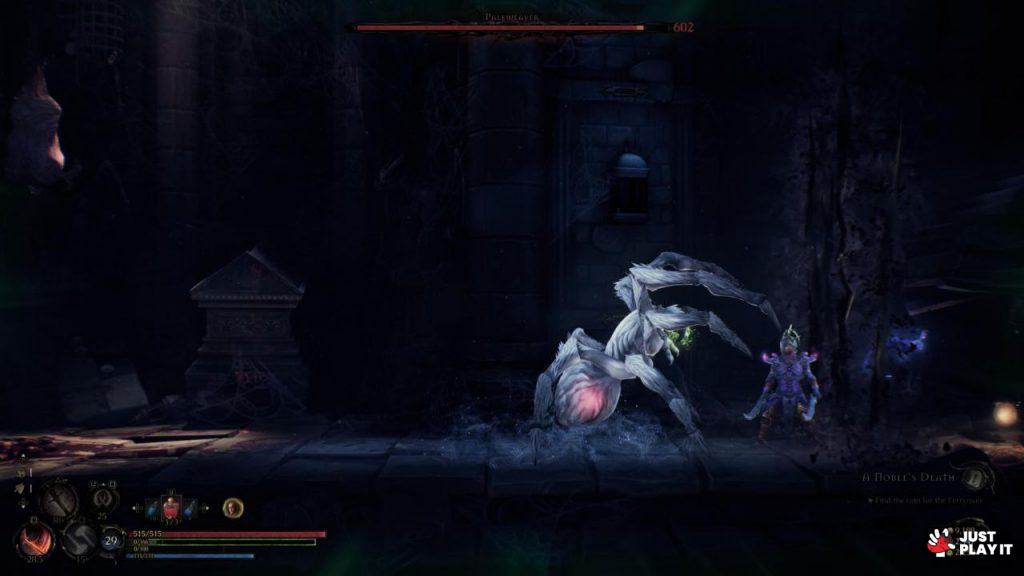Trigger the horseshoe-shaped ability icon
Viewport: 1024px width, 576px height.
[x=101, y=497]
